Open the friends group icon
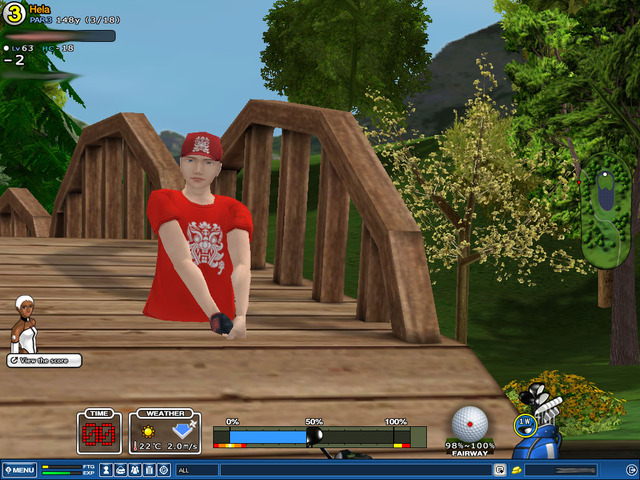 (x=135, y=470)
